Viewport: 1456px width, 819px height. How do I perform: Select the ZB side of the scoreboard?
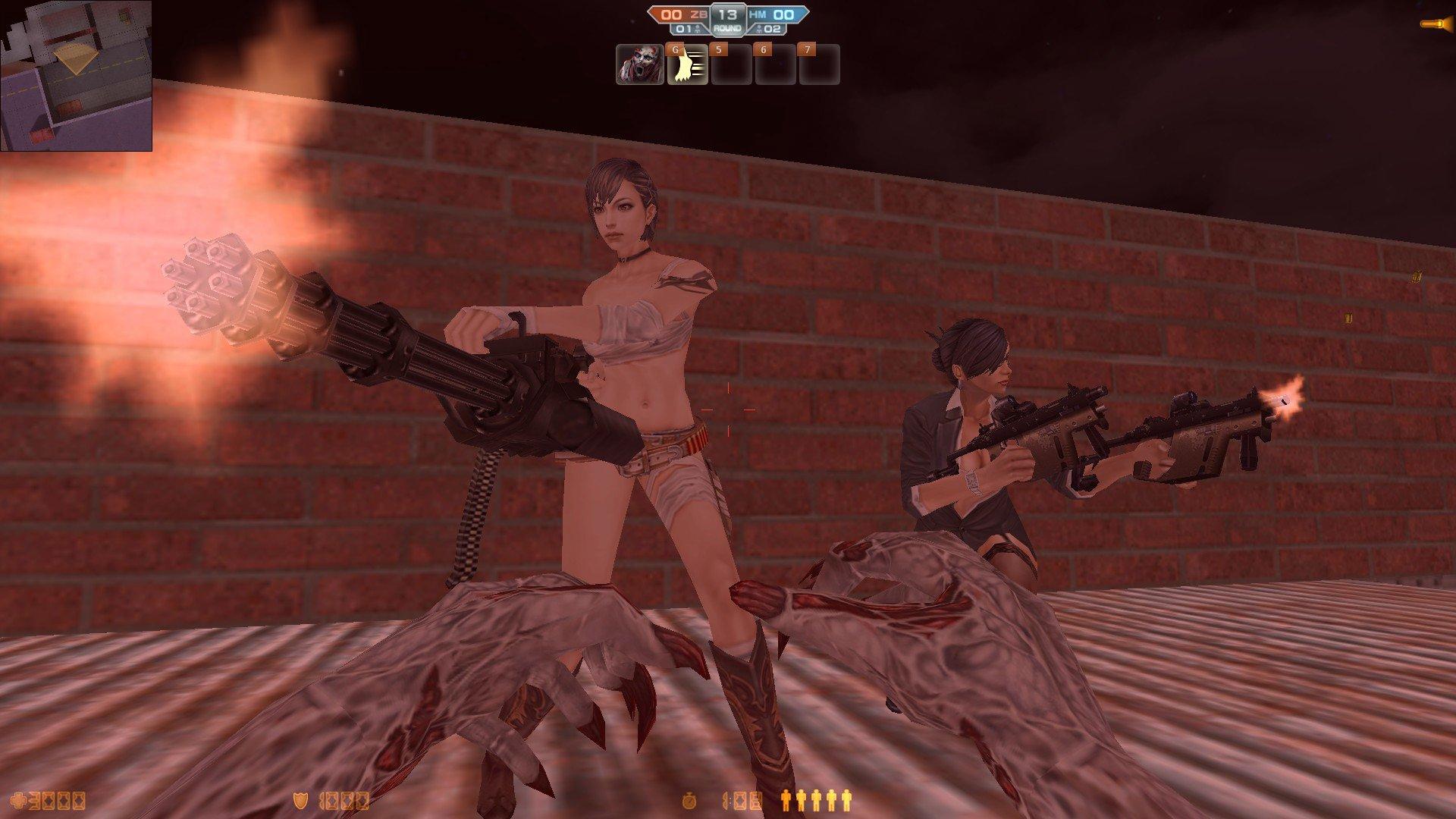pos(679,13)
